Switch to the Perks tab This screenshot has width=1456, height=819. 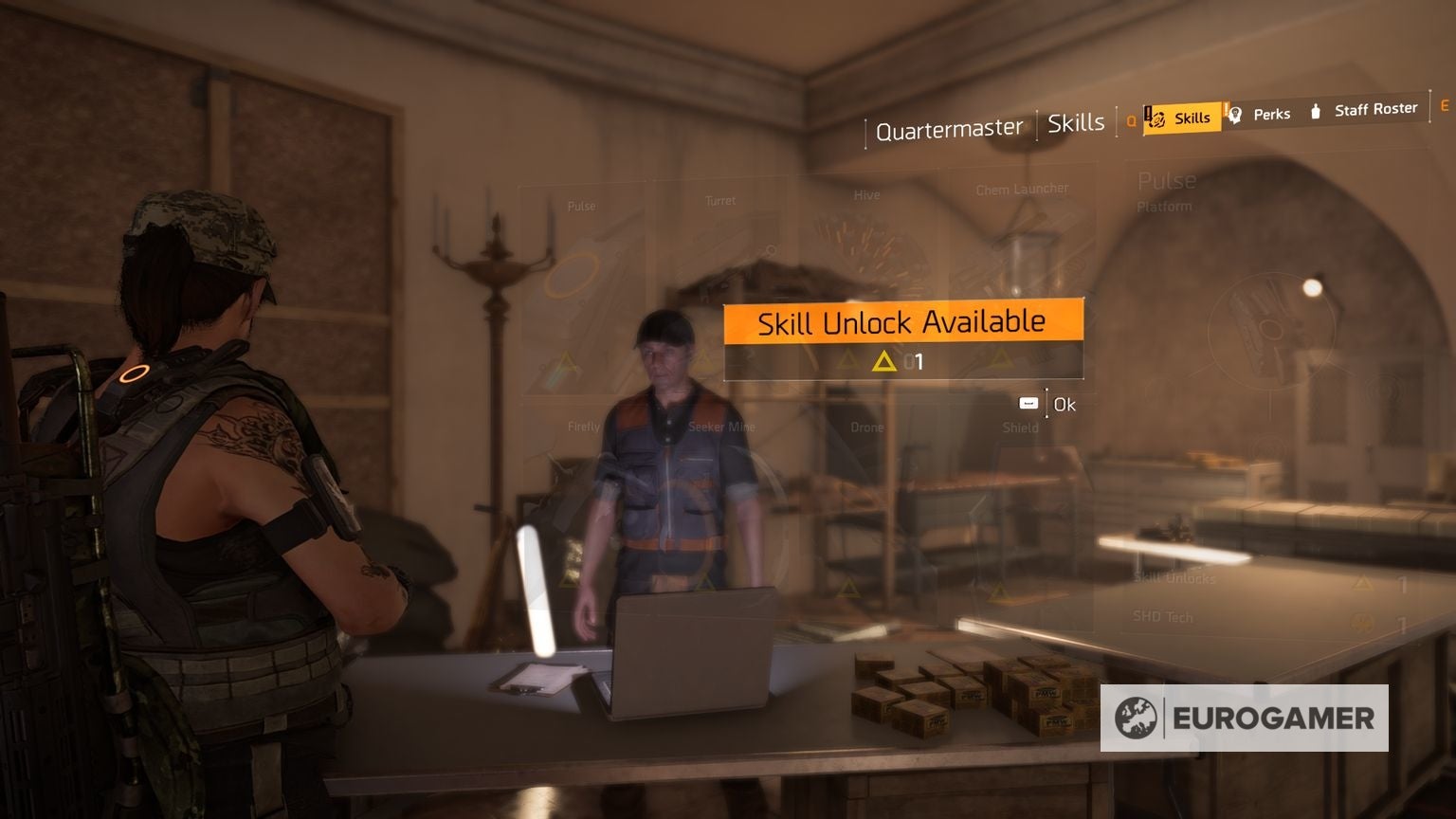pos(1271,114)
